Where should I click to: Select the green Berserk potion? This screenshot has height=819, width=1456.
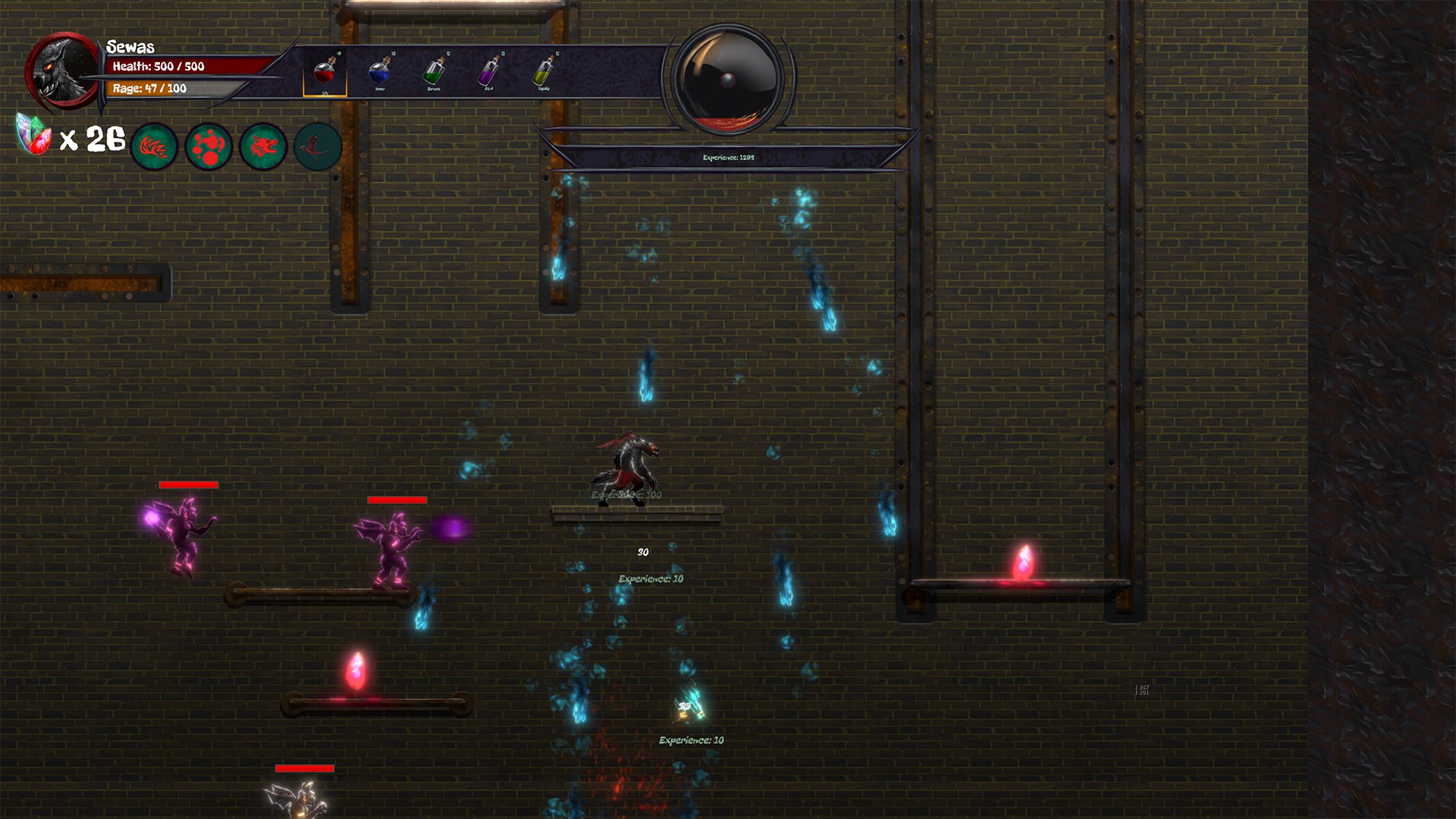pos(434,72)
